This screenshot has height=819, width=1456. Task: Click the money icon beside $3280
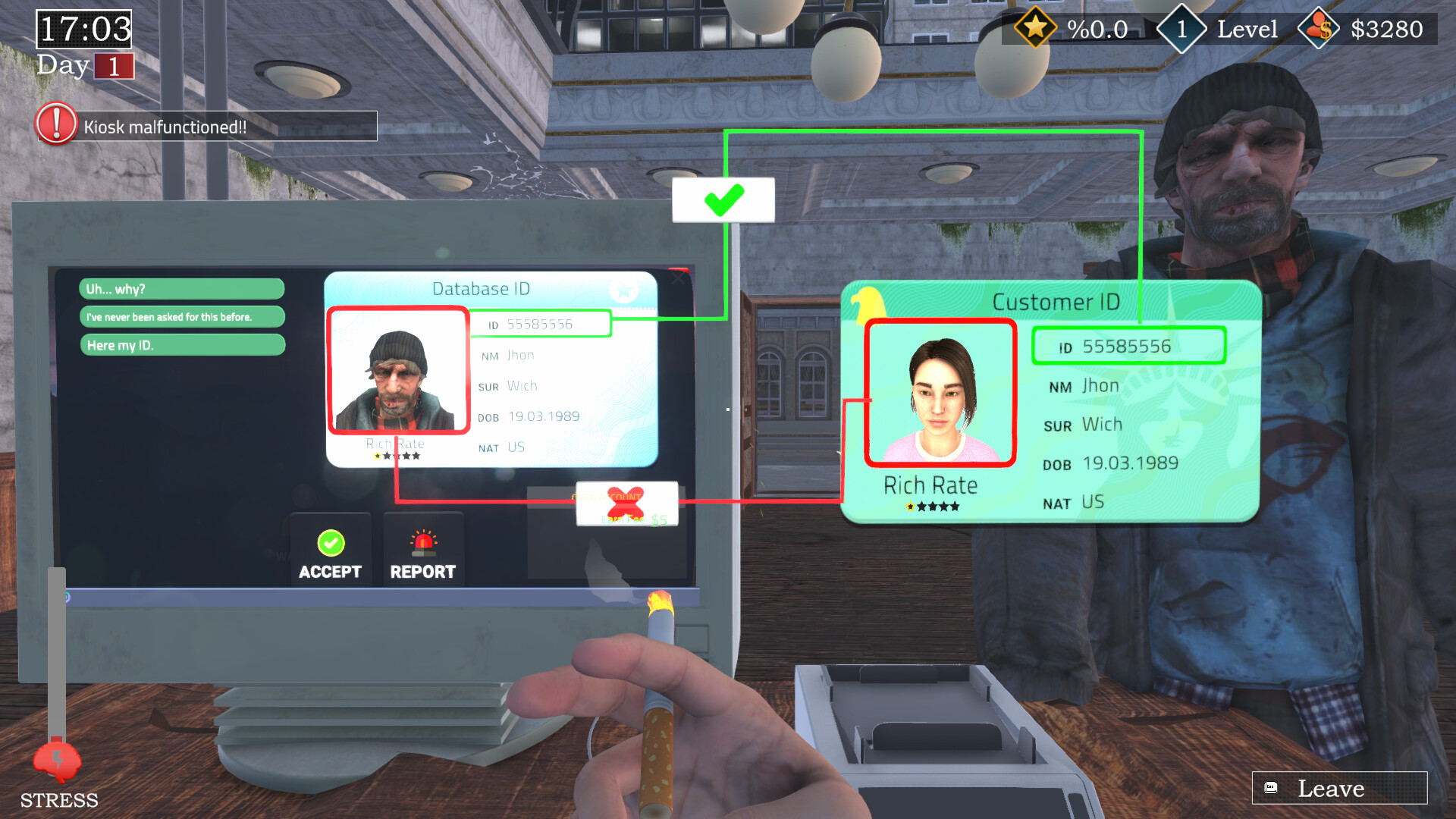1319,28
